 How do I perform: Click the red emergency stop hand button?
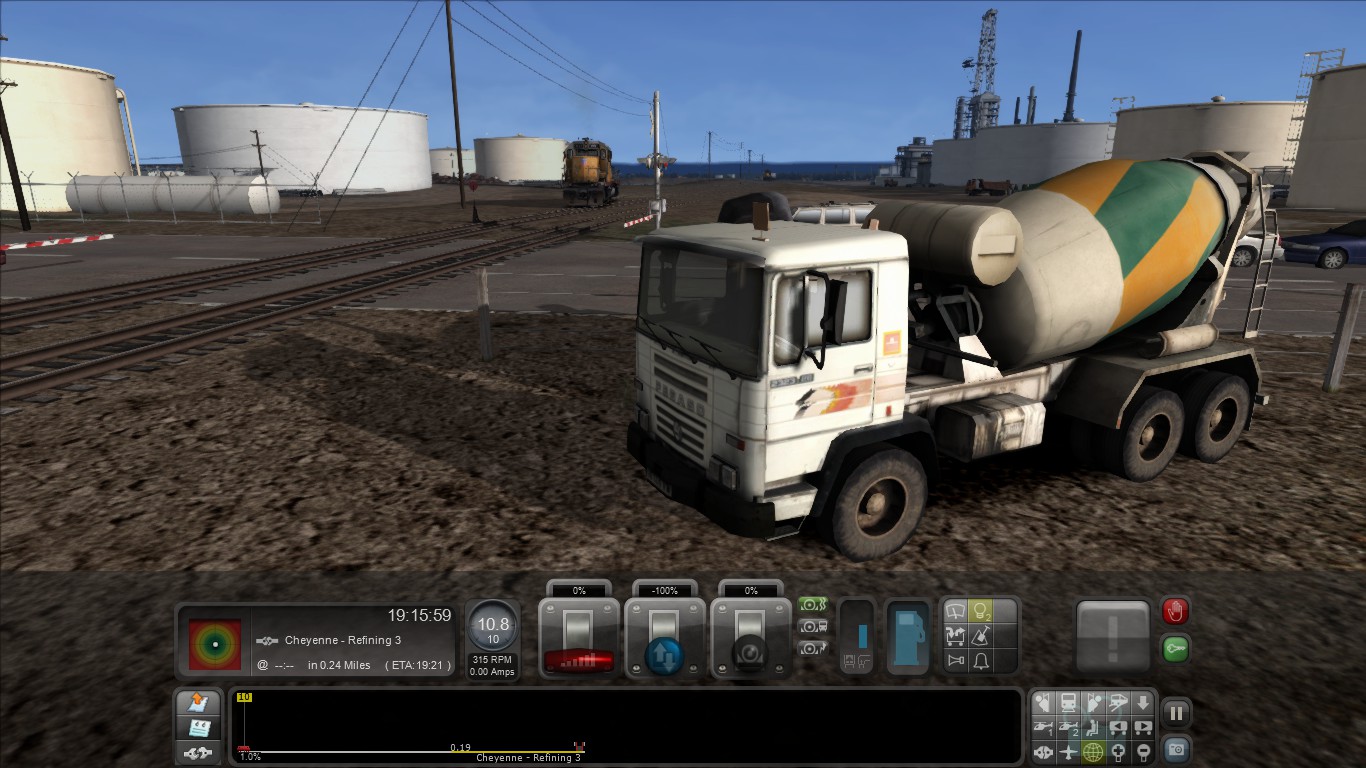coord(1175,611)
